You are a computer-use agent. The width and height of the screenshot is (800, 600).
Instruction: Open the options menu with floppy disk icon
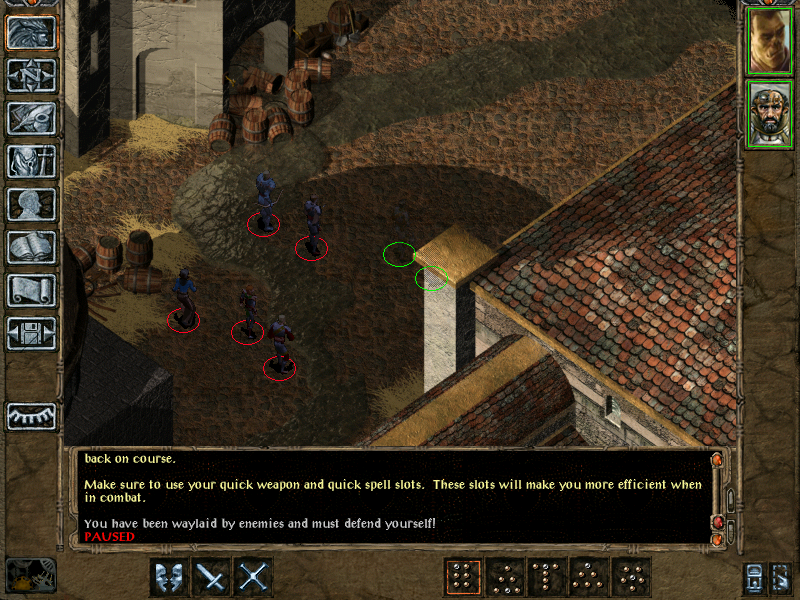click(x=32, y=333)
